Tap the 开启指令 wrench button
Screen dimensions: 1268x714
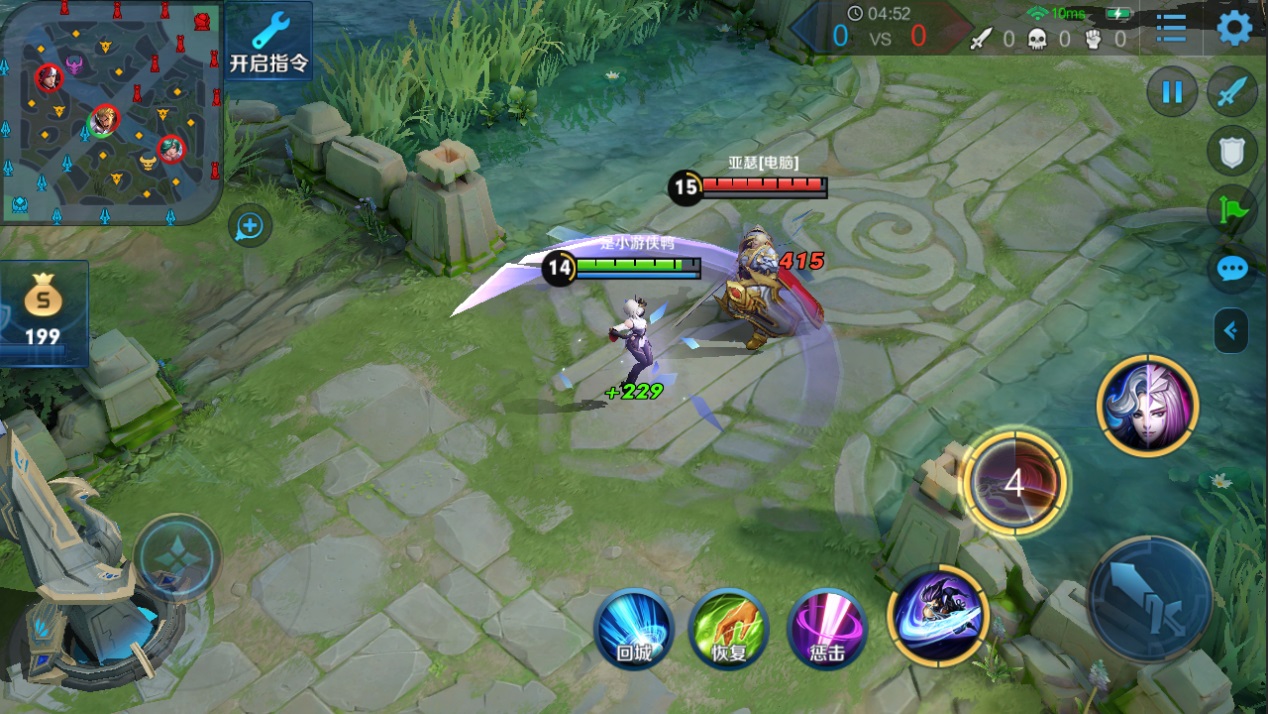(x=269, y=43)
